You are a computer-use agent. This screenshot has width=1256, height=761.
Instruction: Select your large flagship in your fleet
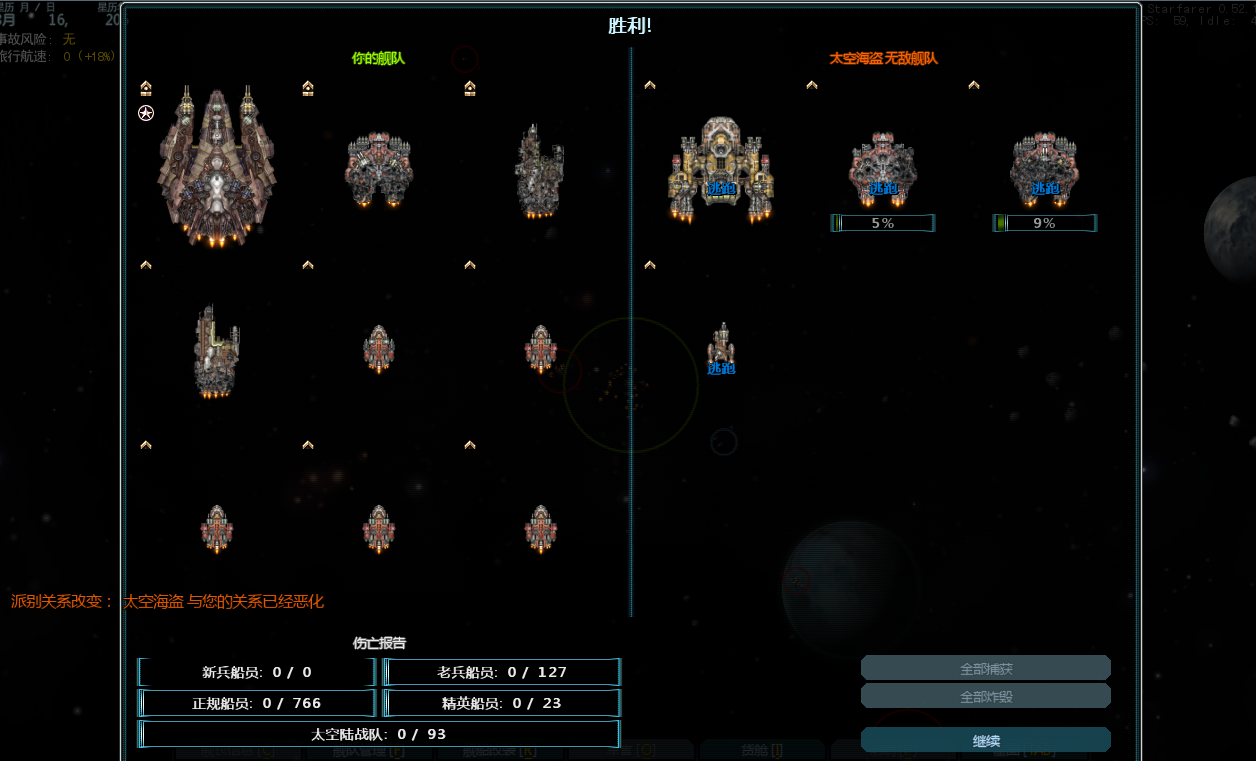pyautogui.click(x=216, y=165)
